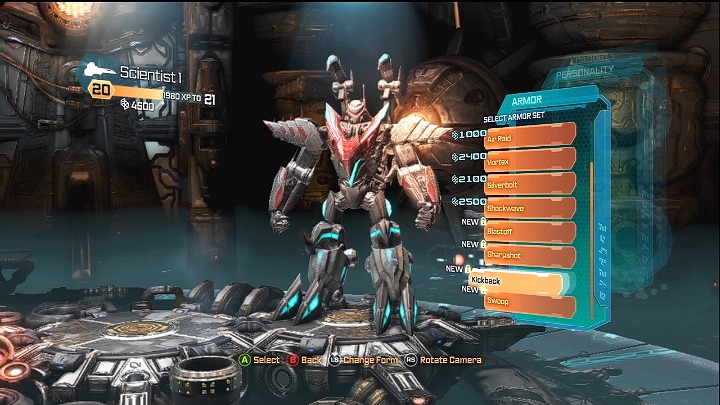
Task: Choose the Blastoff armor set
Action: point(530,232)
